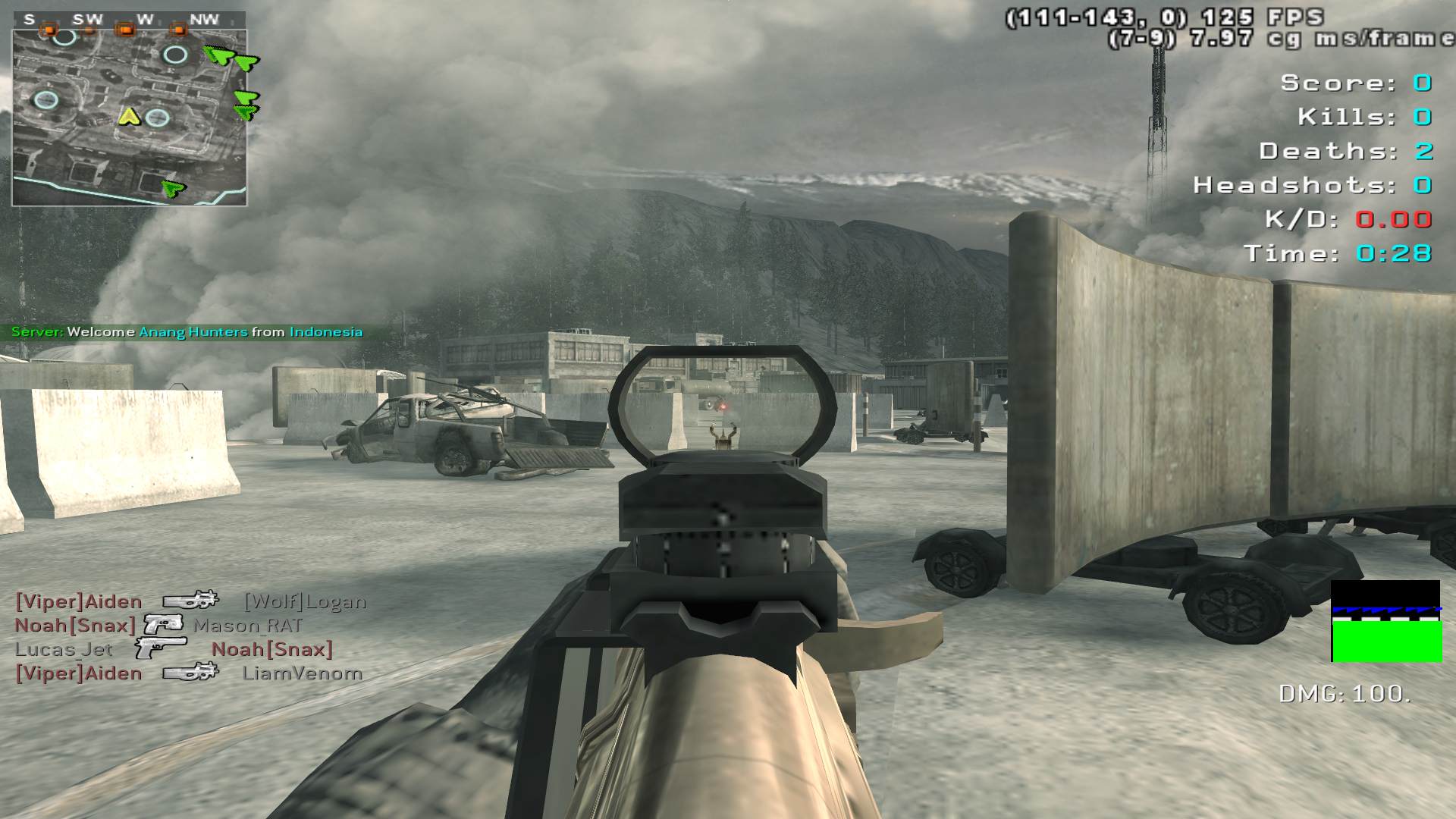Screen dimensions: 1456x819
Task: Select Mason_RAT in the kill feed
Action: click(x=248, y=626)
